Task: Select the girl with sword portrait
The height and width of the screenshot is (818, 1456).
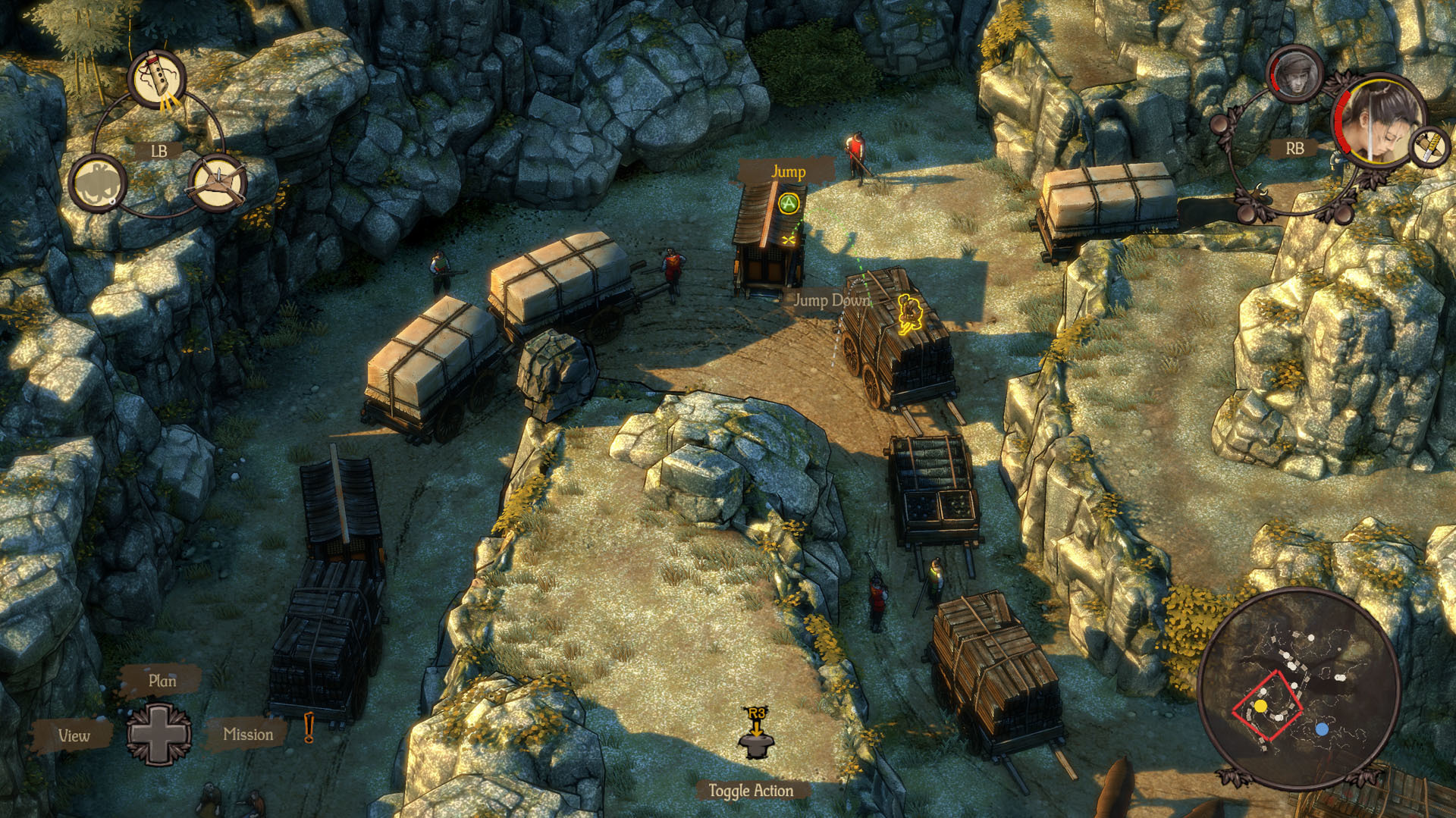Action: pyautogui.click(x=1377, y=121)
